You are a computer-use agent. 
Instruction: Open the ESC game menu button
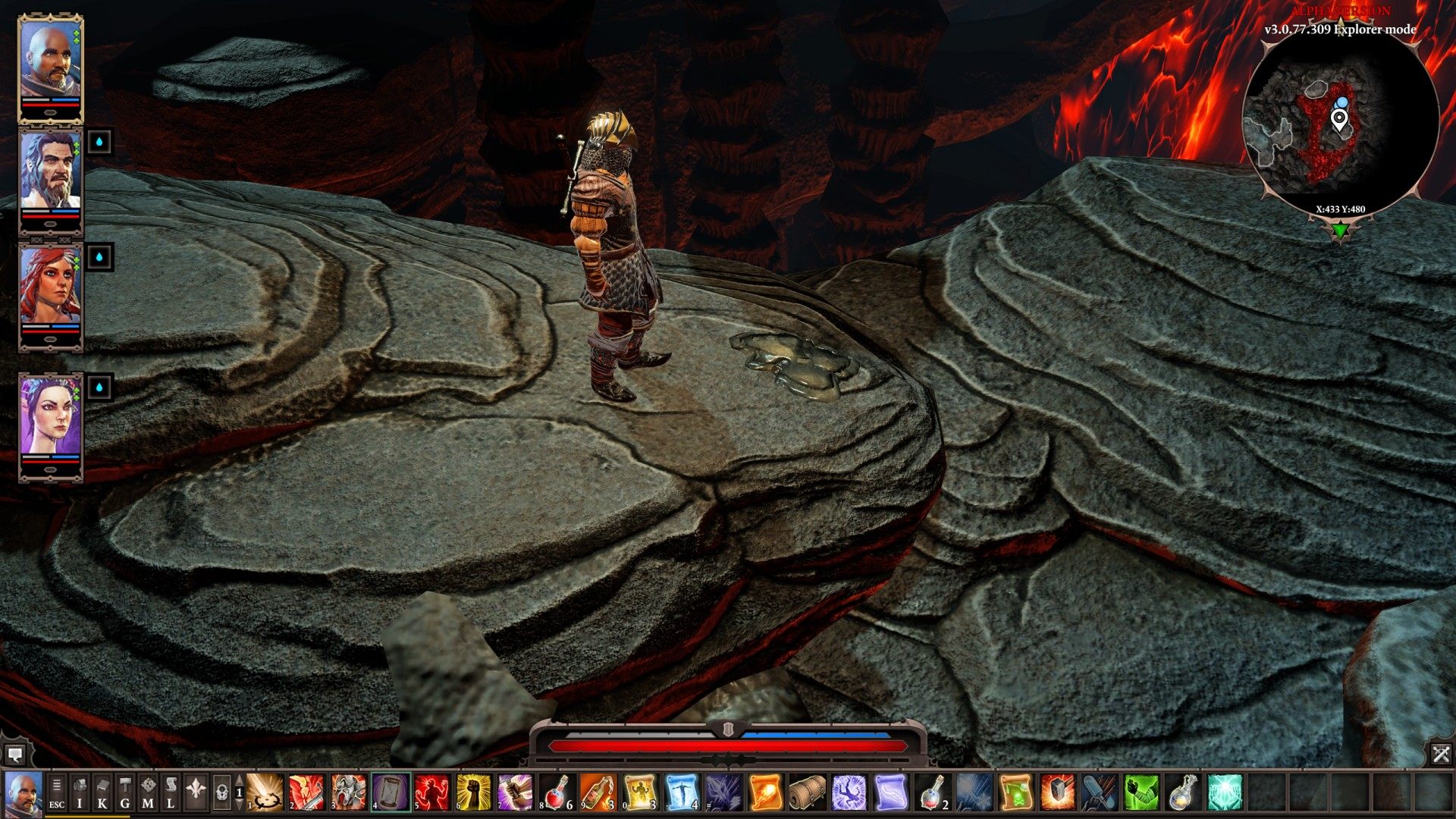tap(57, 792)
